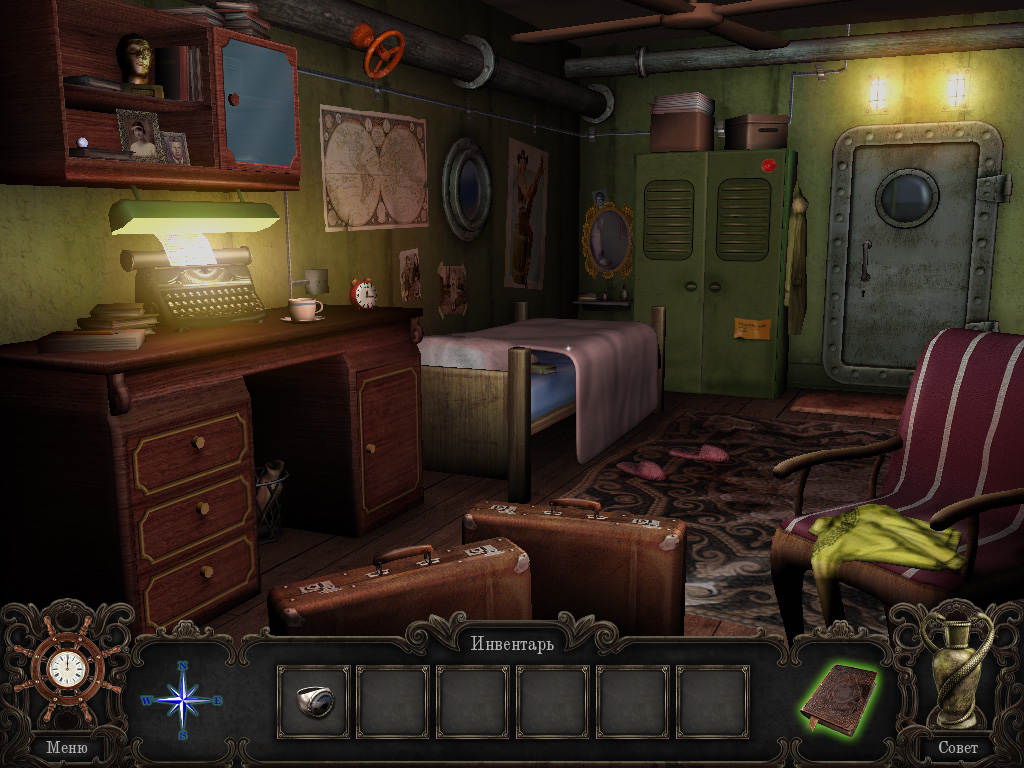Click the blue compass rose
Viewport: 1024px width, 768px height.
click(x=183, y=700)
